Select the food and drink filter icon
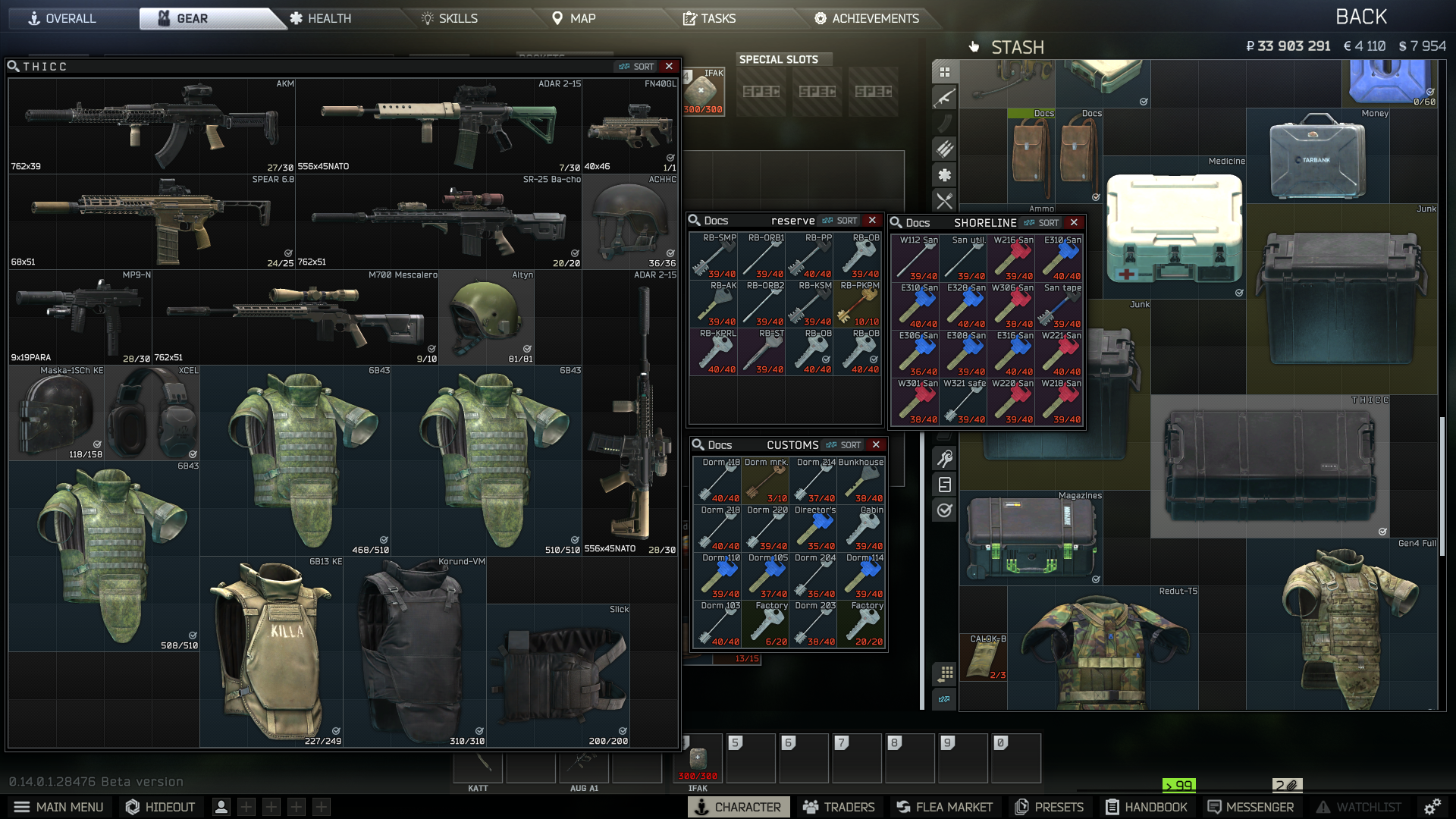 (x=943, y=201)
